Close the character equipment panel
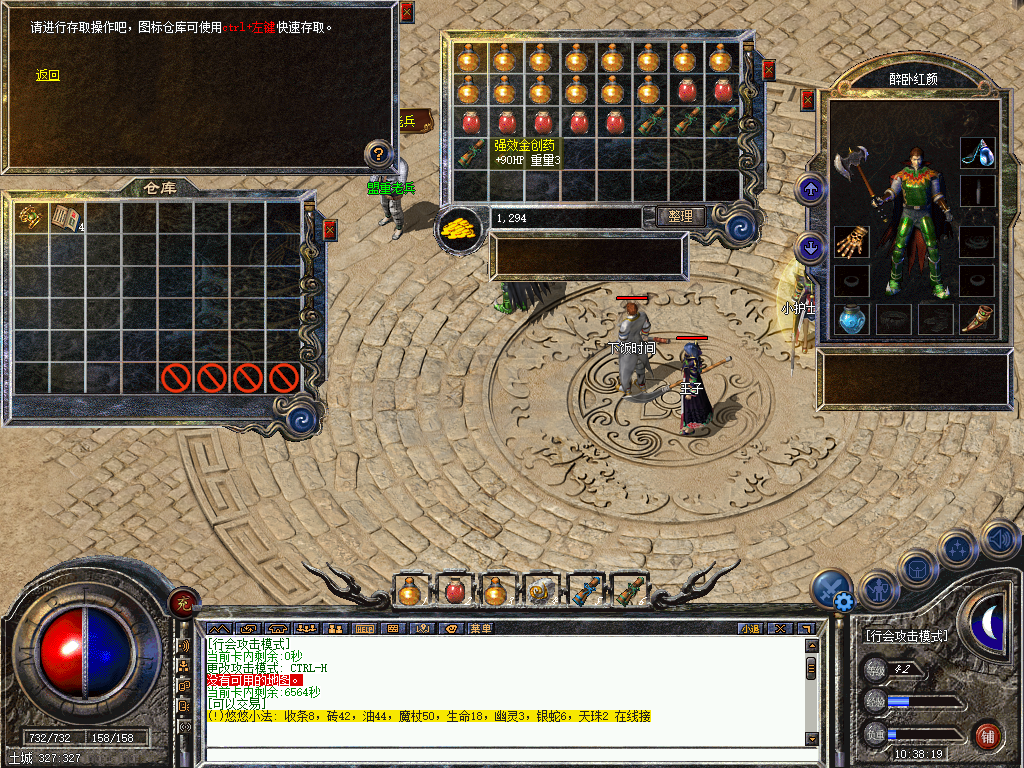The image size is (1024, 768). tap(808, 100)
